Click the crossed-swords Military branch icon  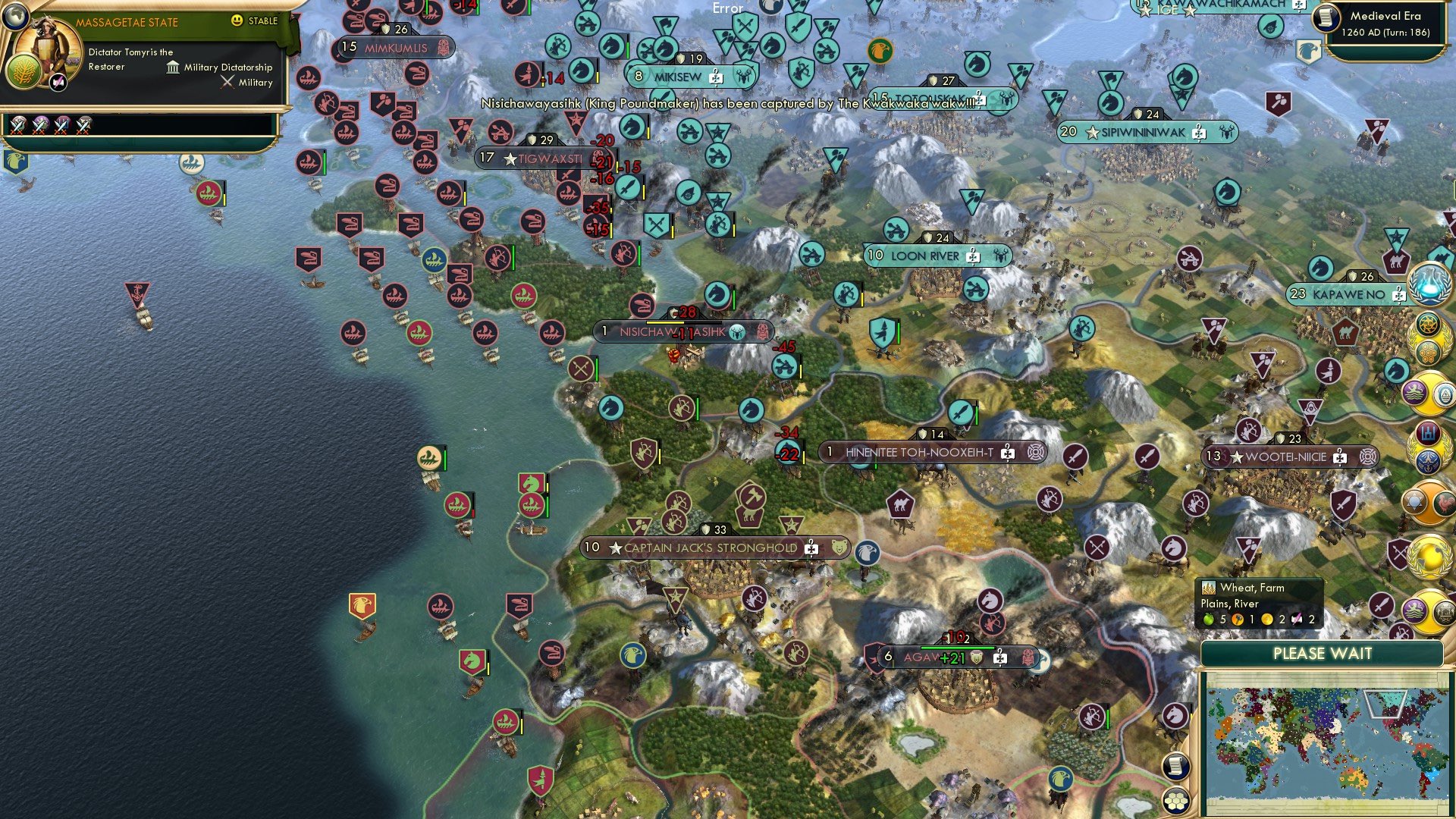pos(226,82)
